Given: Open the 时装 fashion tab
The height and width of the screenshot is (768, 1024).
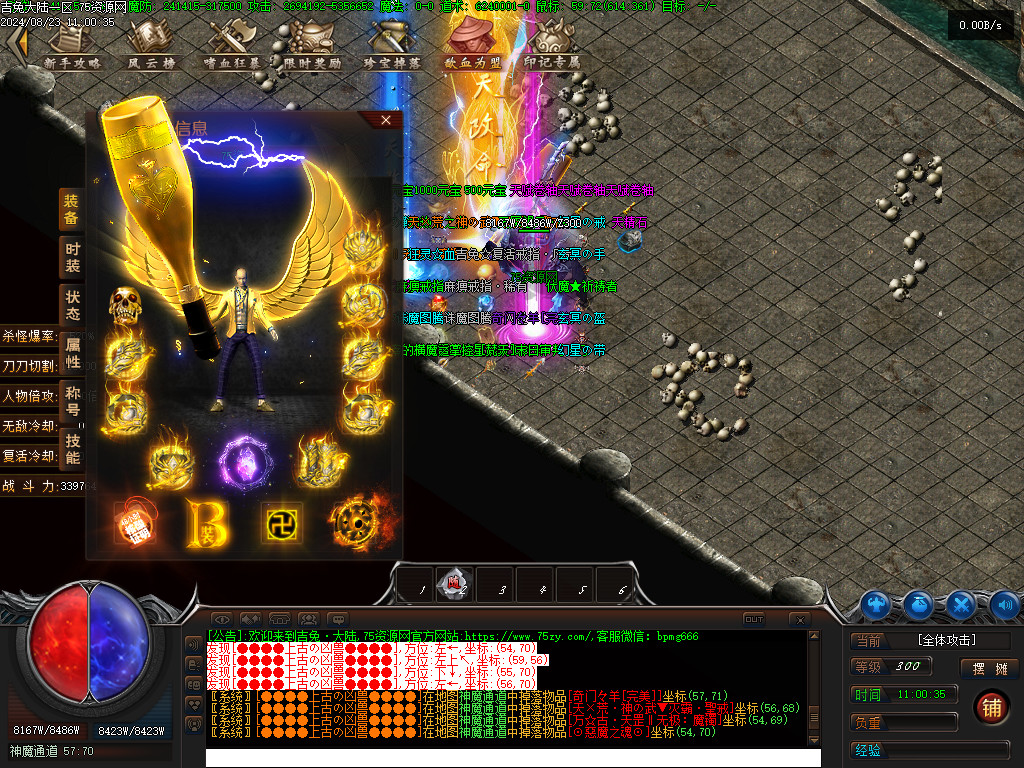Looking at the screenshot, I should click(x=72, y=257).
